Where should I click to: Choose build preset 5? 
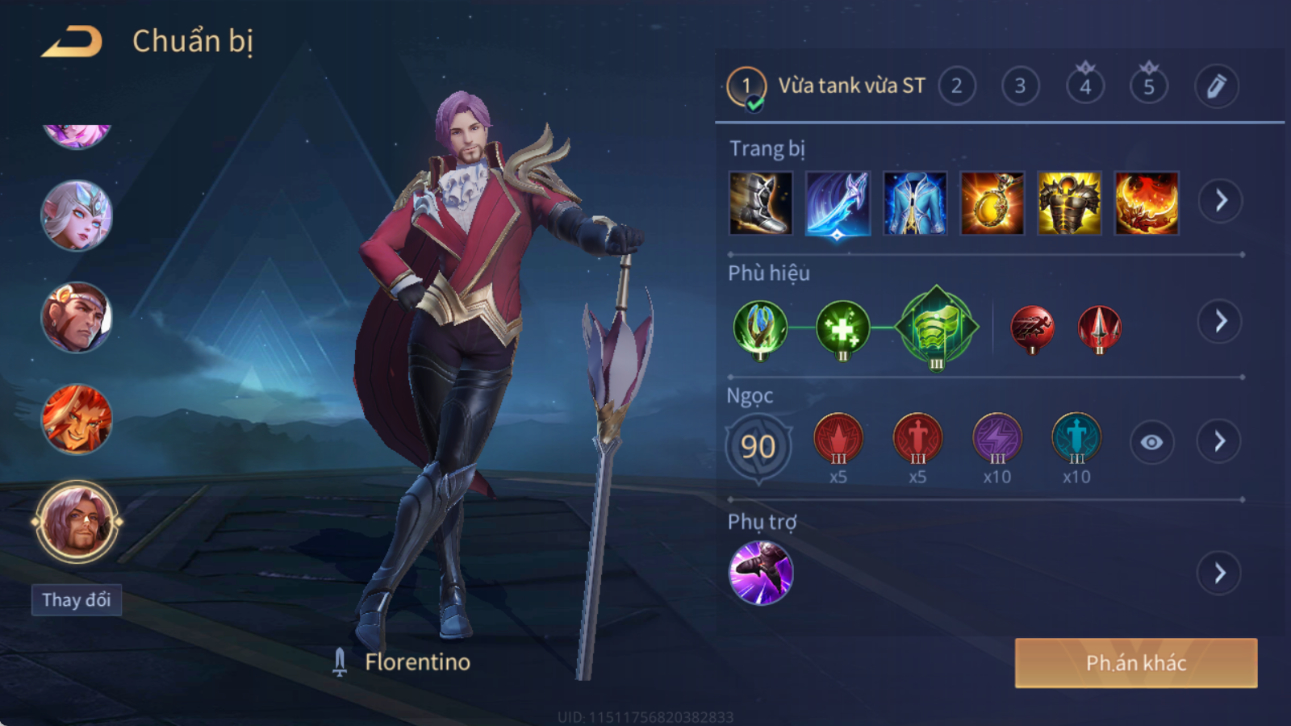point(1149,87)
